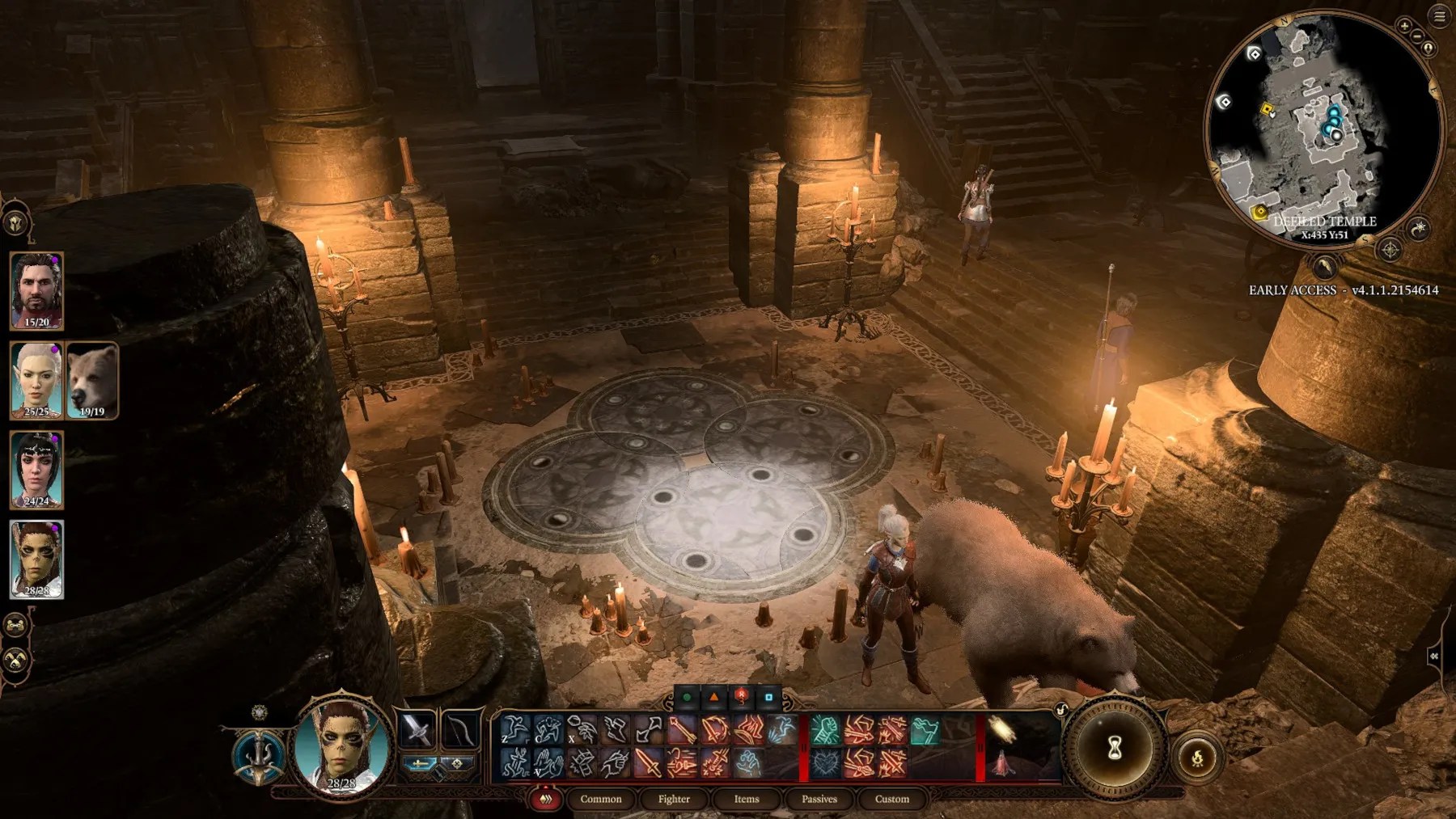Viewport: 1456px width, 819px height.
Task: Select the white-haired elf party portrait
Action: [x=36, y=380]
